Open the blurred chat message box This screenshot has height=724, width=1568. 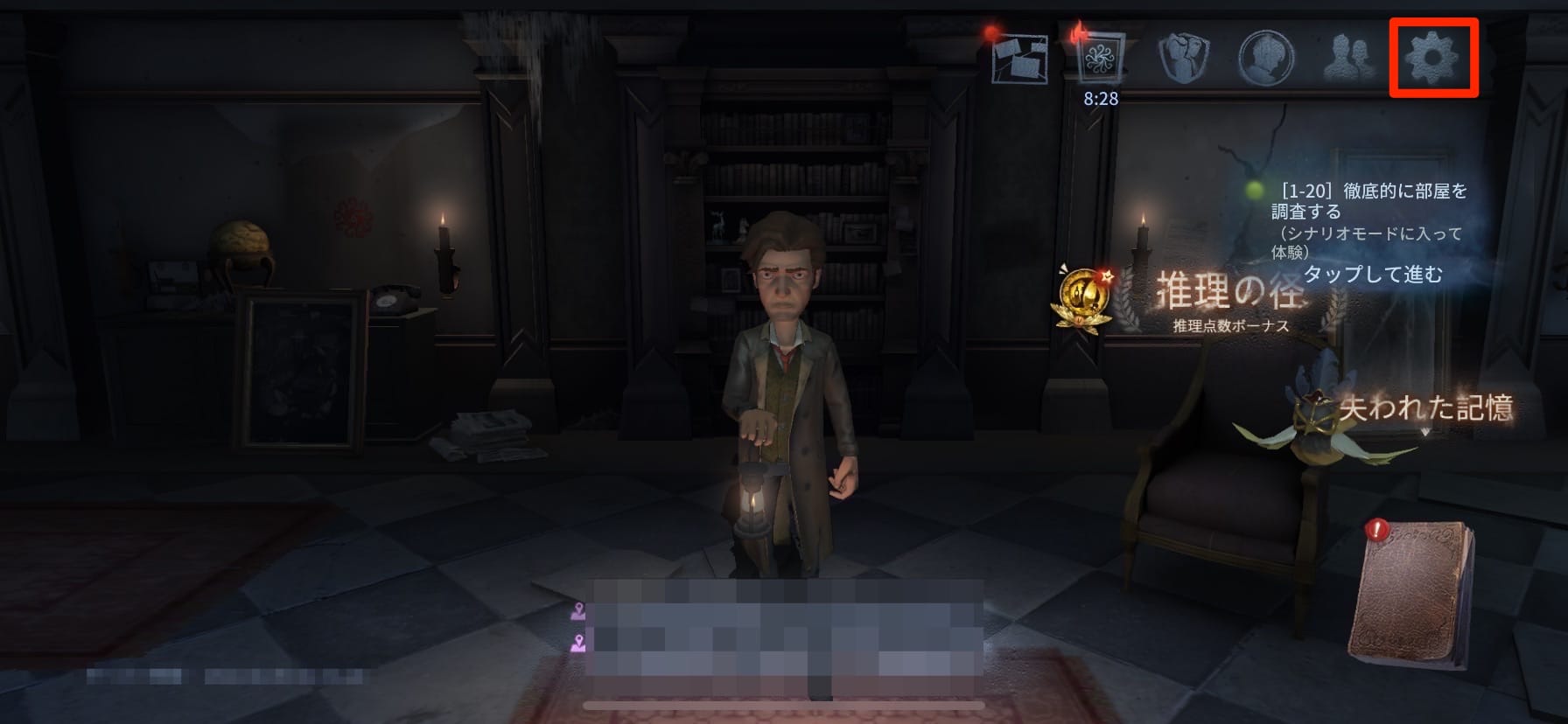pyautogui.click(x=785, y=637)
